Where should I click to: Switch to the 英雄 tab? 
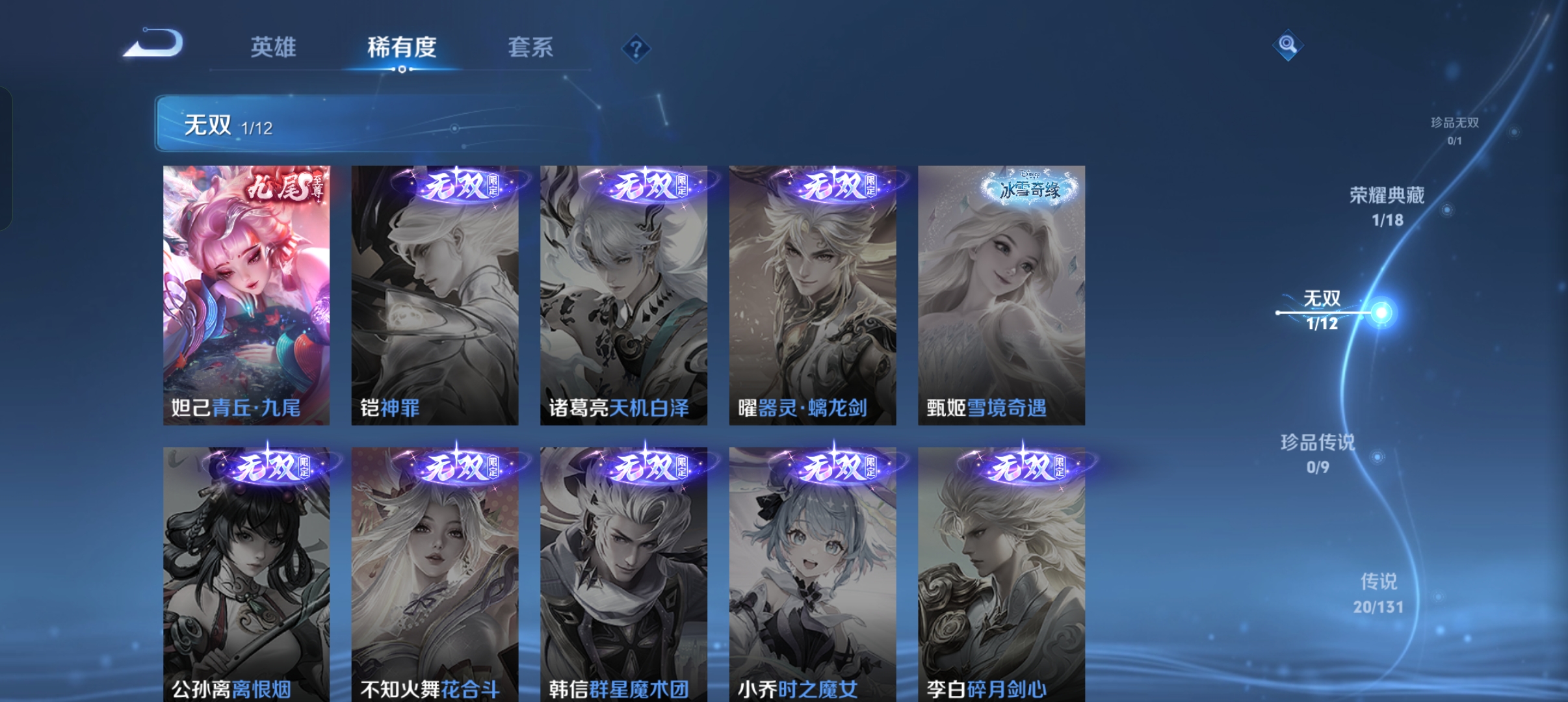(x=273, y=47)
